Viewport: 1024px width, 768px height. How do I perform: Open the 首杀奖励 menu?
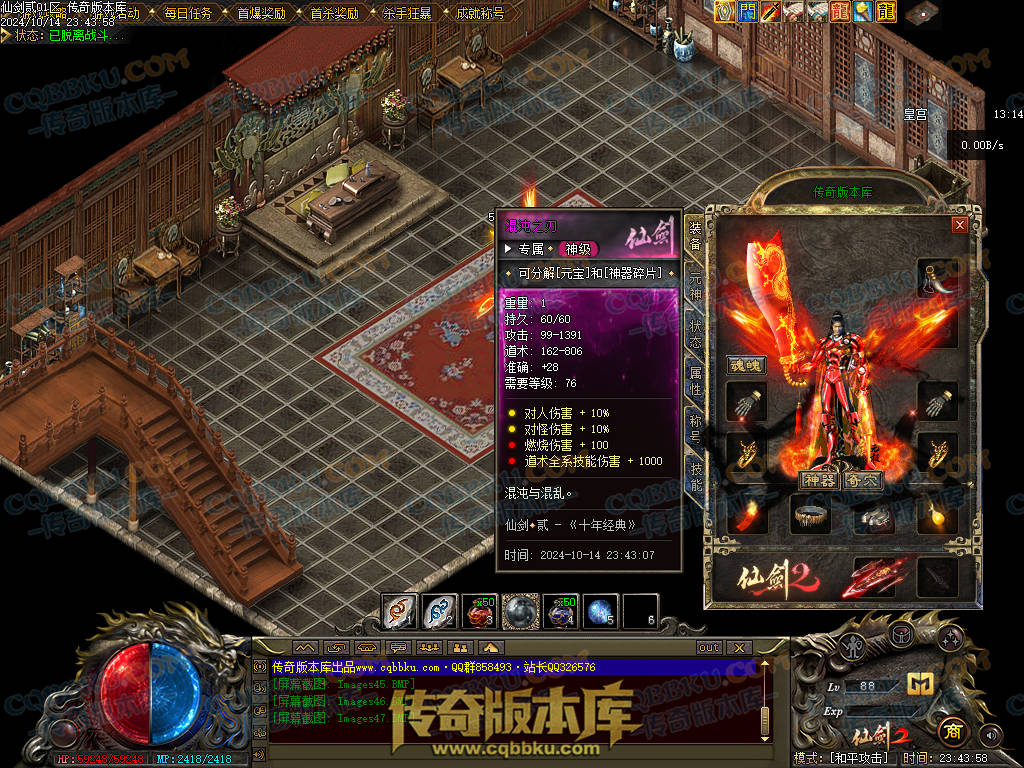[334, 14]
